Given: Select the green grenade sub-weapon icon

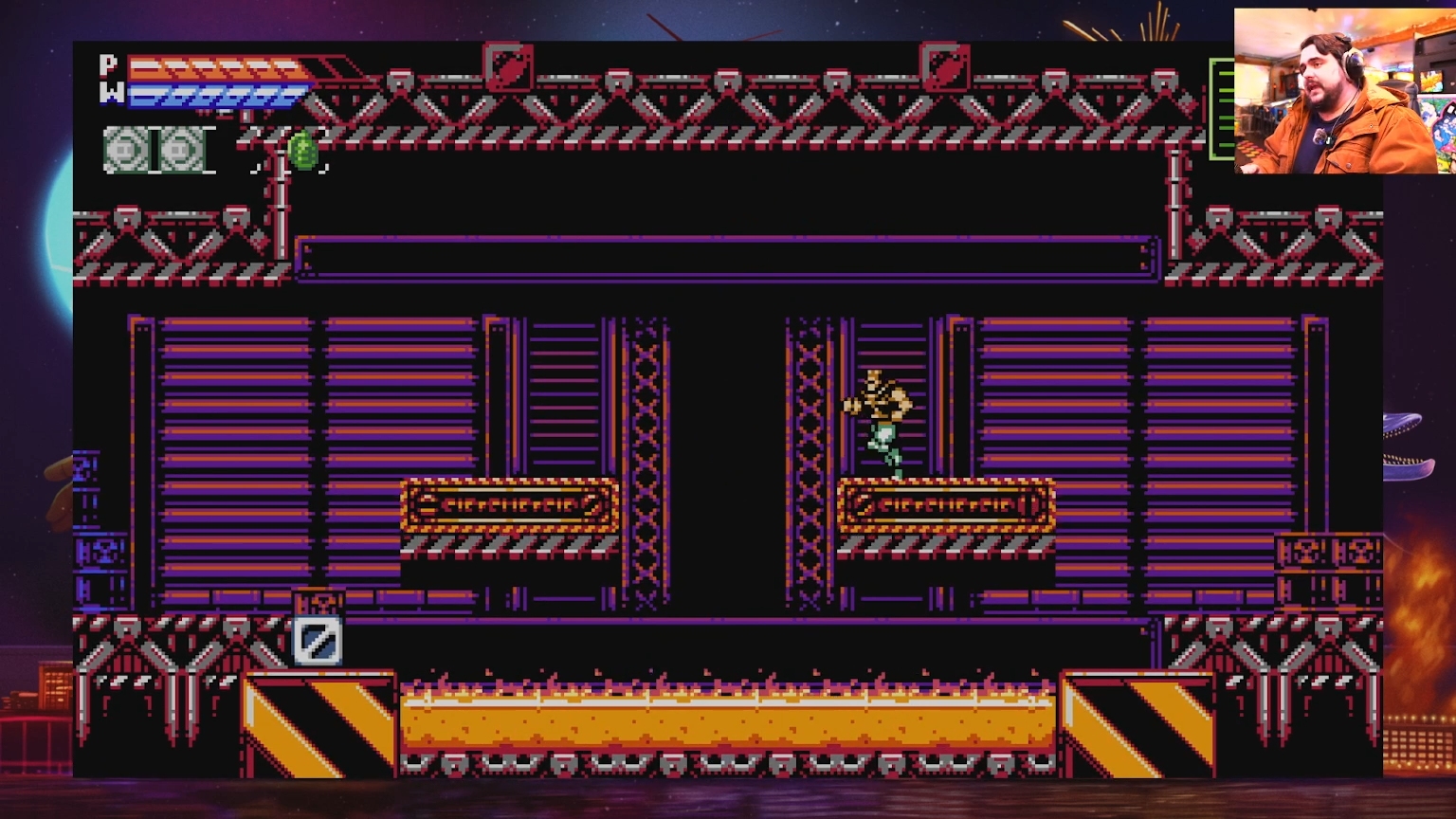Looking at the screenshot, I should pyautogui.click(x=302, y=152).
